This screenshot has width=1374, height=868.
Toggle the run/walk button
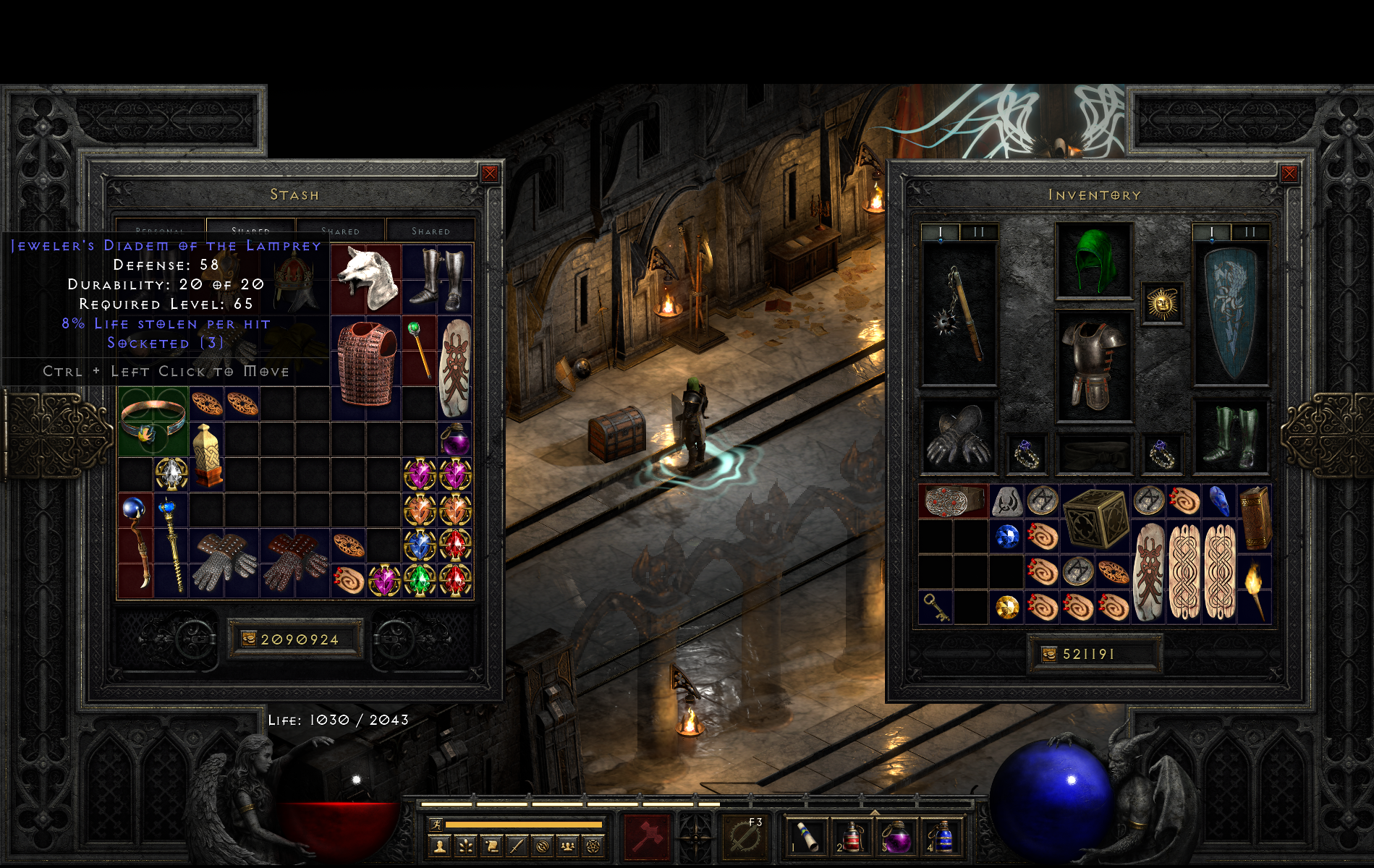[x=436, y=824]
